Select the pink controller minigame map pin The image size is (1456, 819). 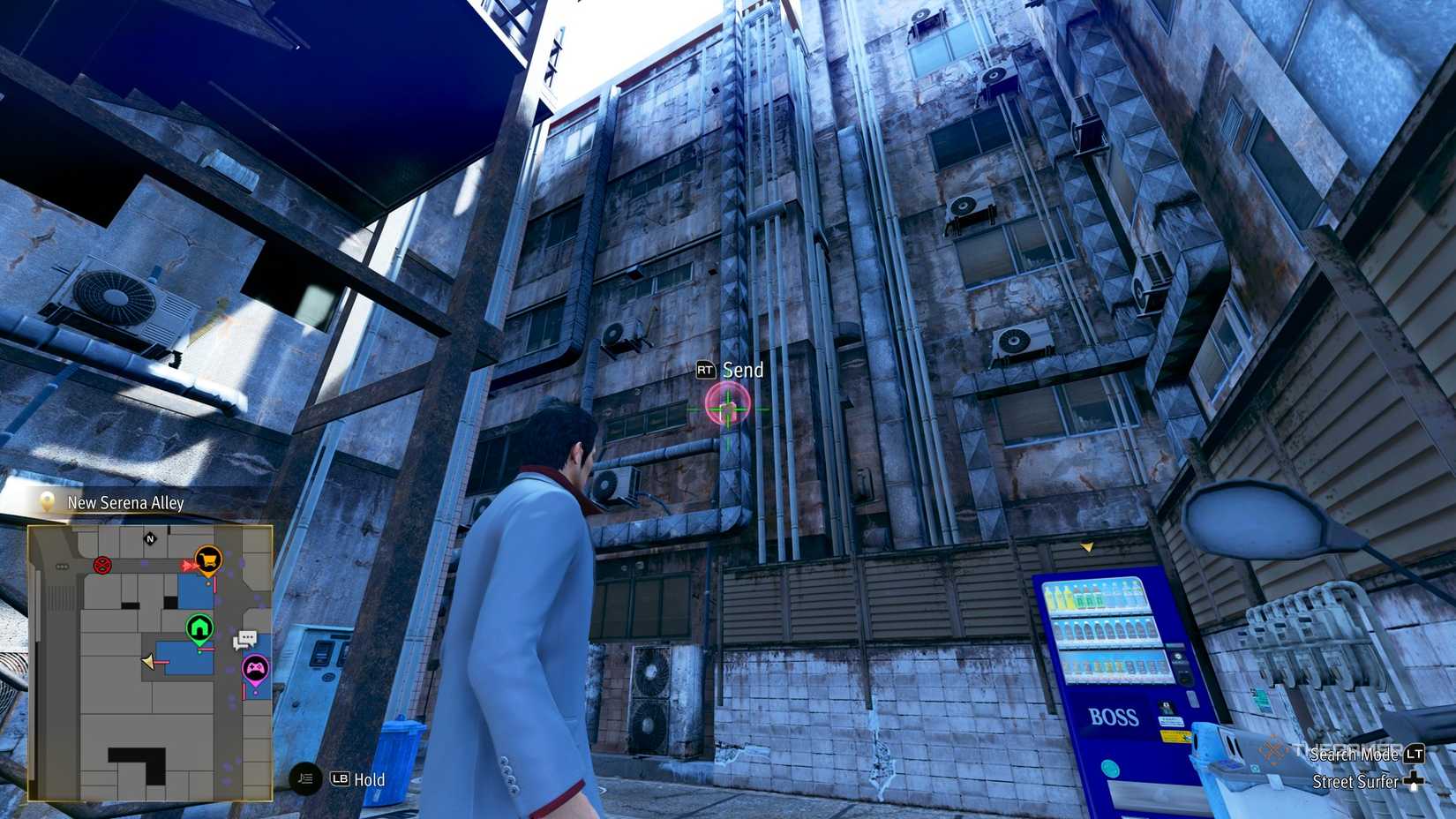(x=255, y=668)
